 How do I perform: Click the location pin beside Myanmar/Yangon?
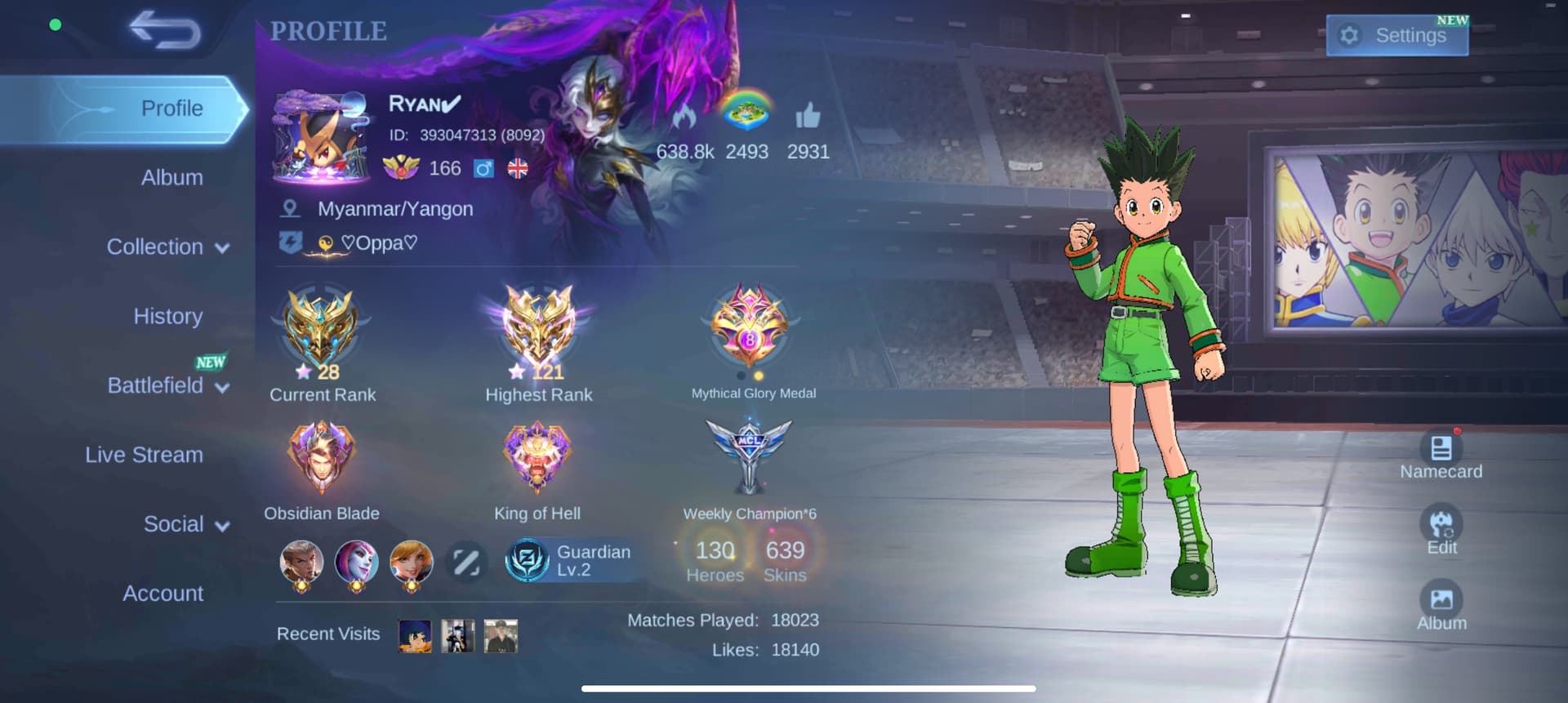(291, 208)
